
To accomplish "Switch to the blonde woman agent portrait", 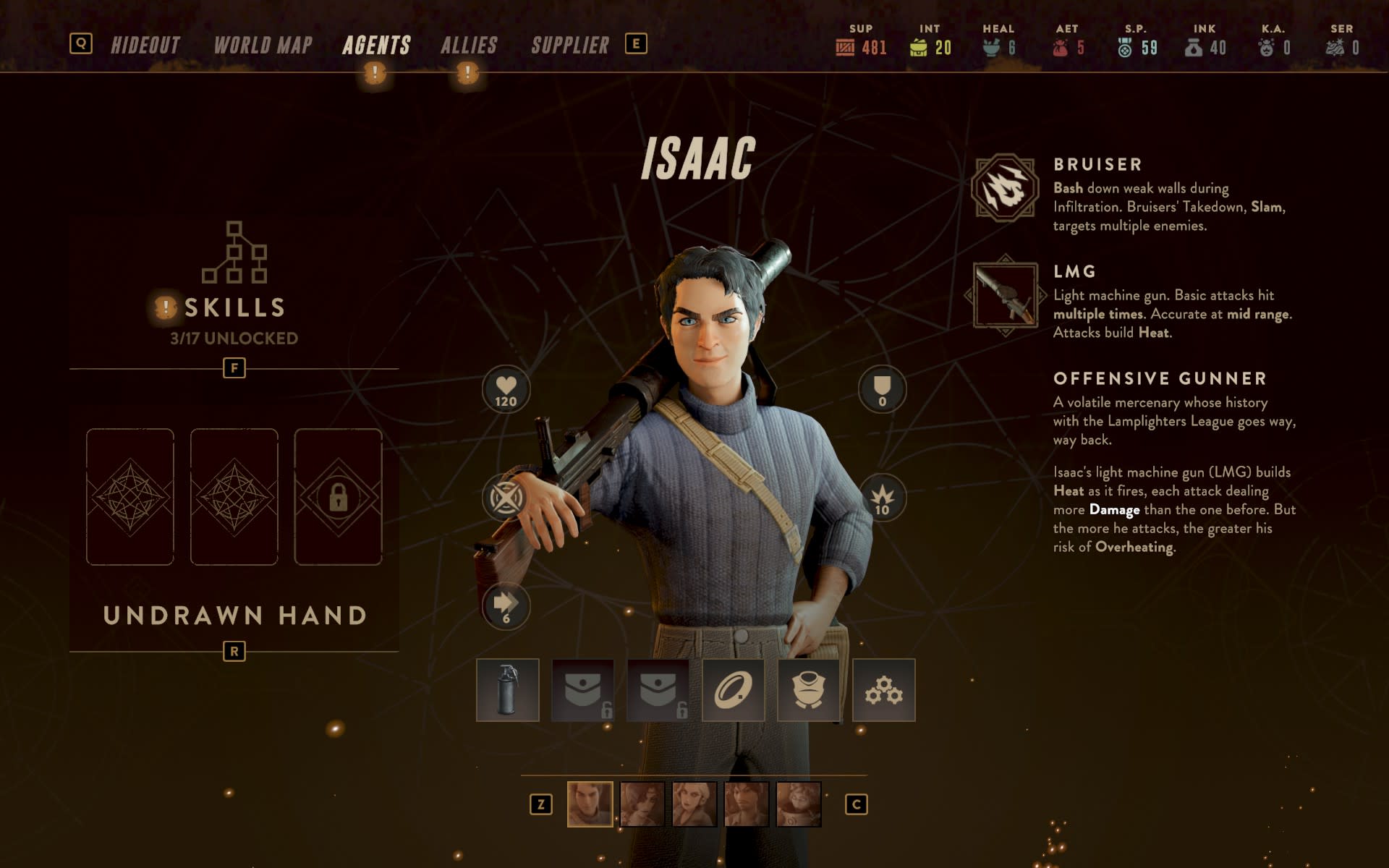I will (694, 804).
